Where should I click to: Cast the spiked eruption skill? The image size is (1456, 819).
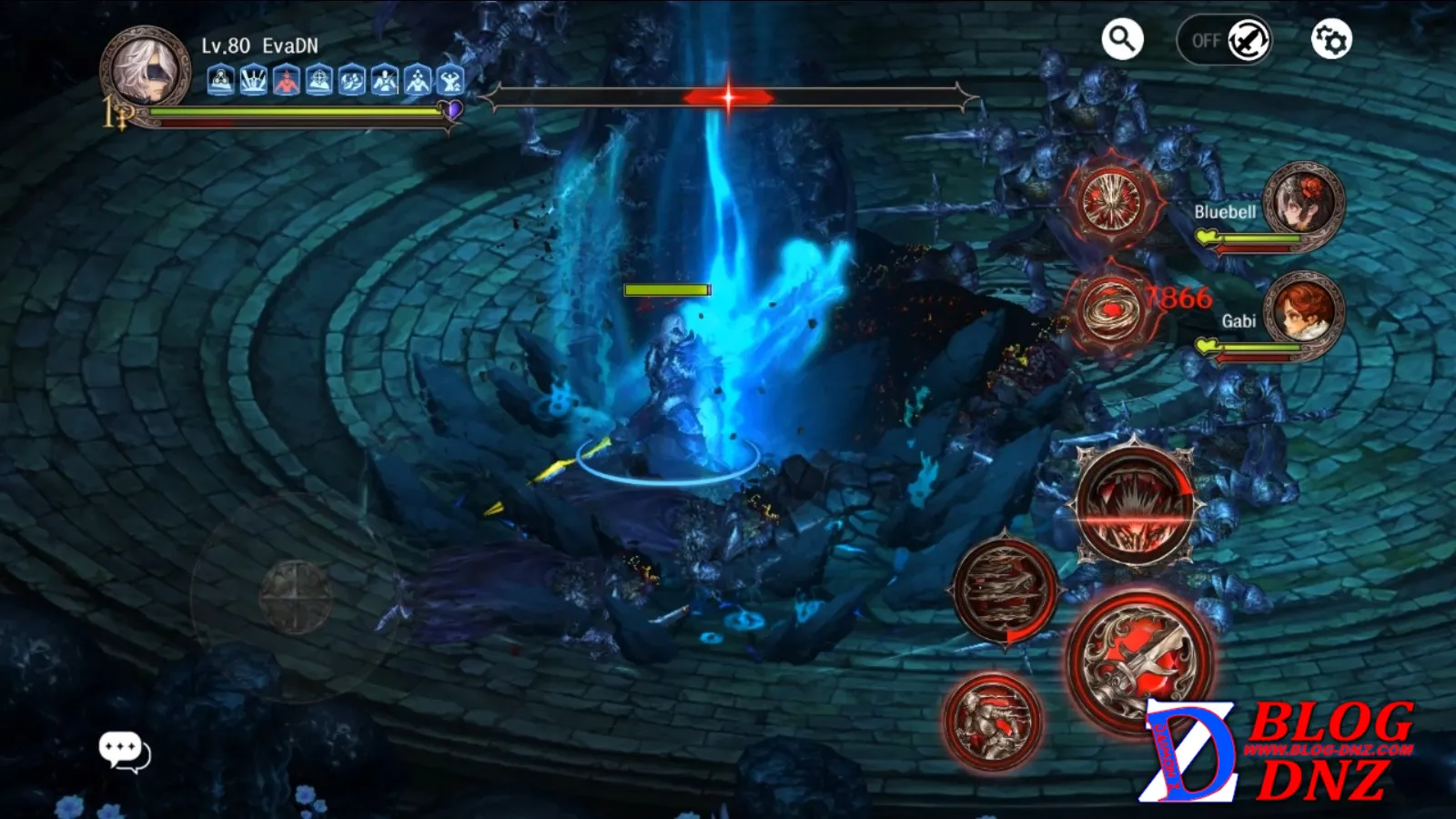1136,505
